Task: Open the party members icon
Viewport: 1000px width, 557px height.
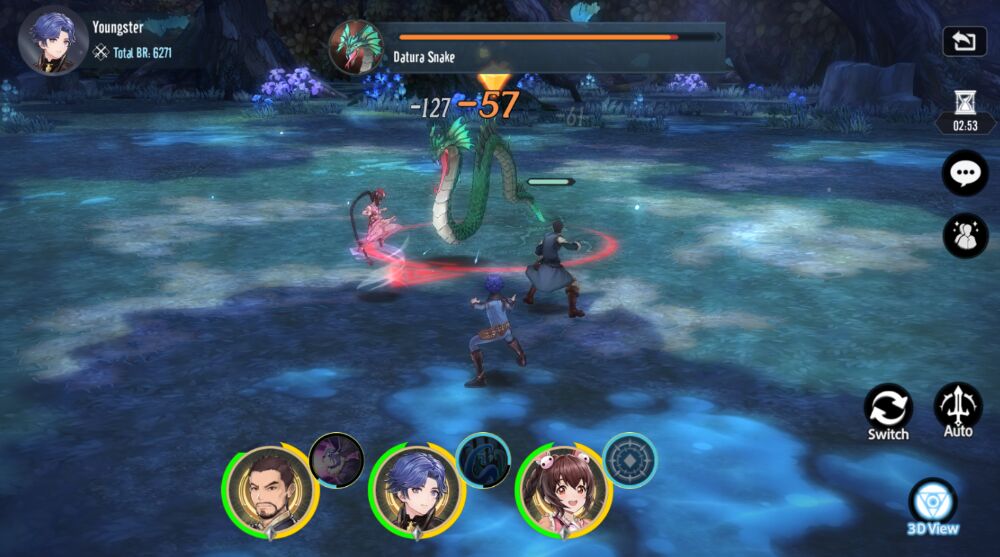Action: 965,236
